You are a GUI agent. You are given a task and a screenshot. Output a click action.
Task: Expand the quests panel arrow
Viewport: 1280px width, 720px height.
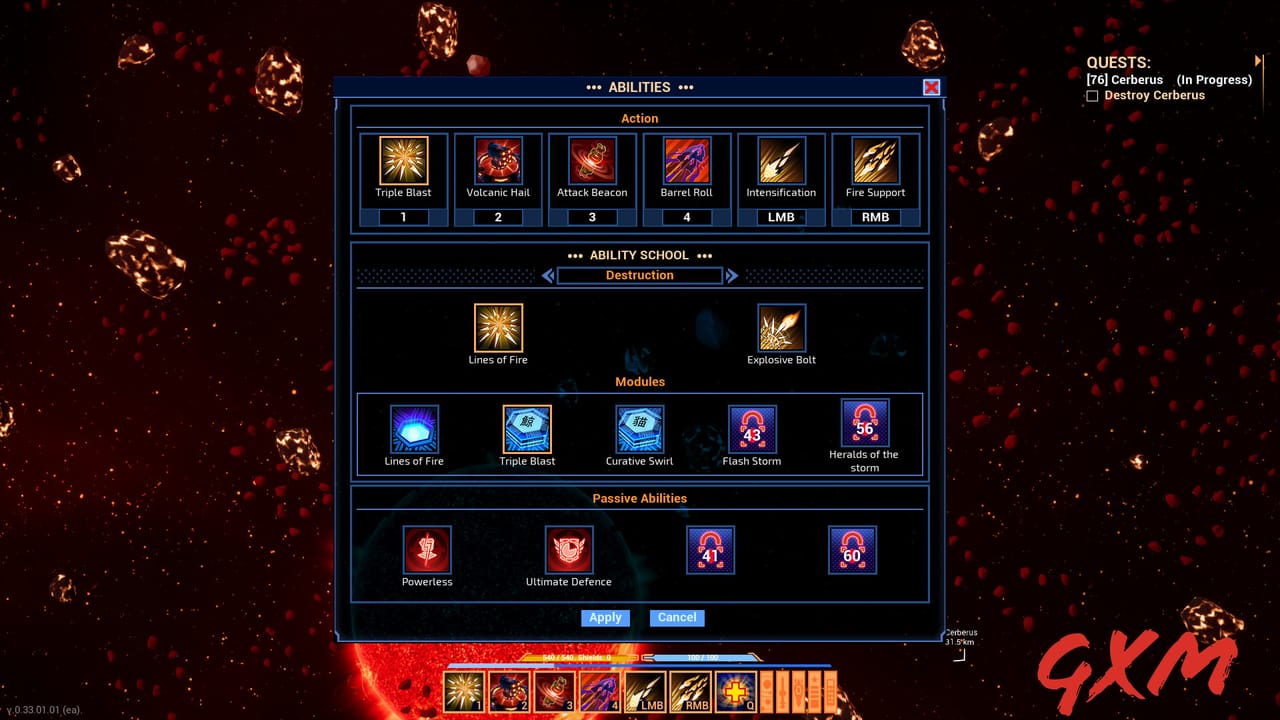point(1258,63)
